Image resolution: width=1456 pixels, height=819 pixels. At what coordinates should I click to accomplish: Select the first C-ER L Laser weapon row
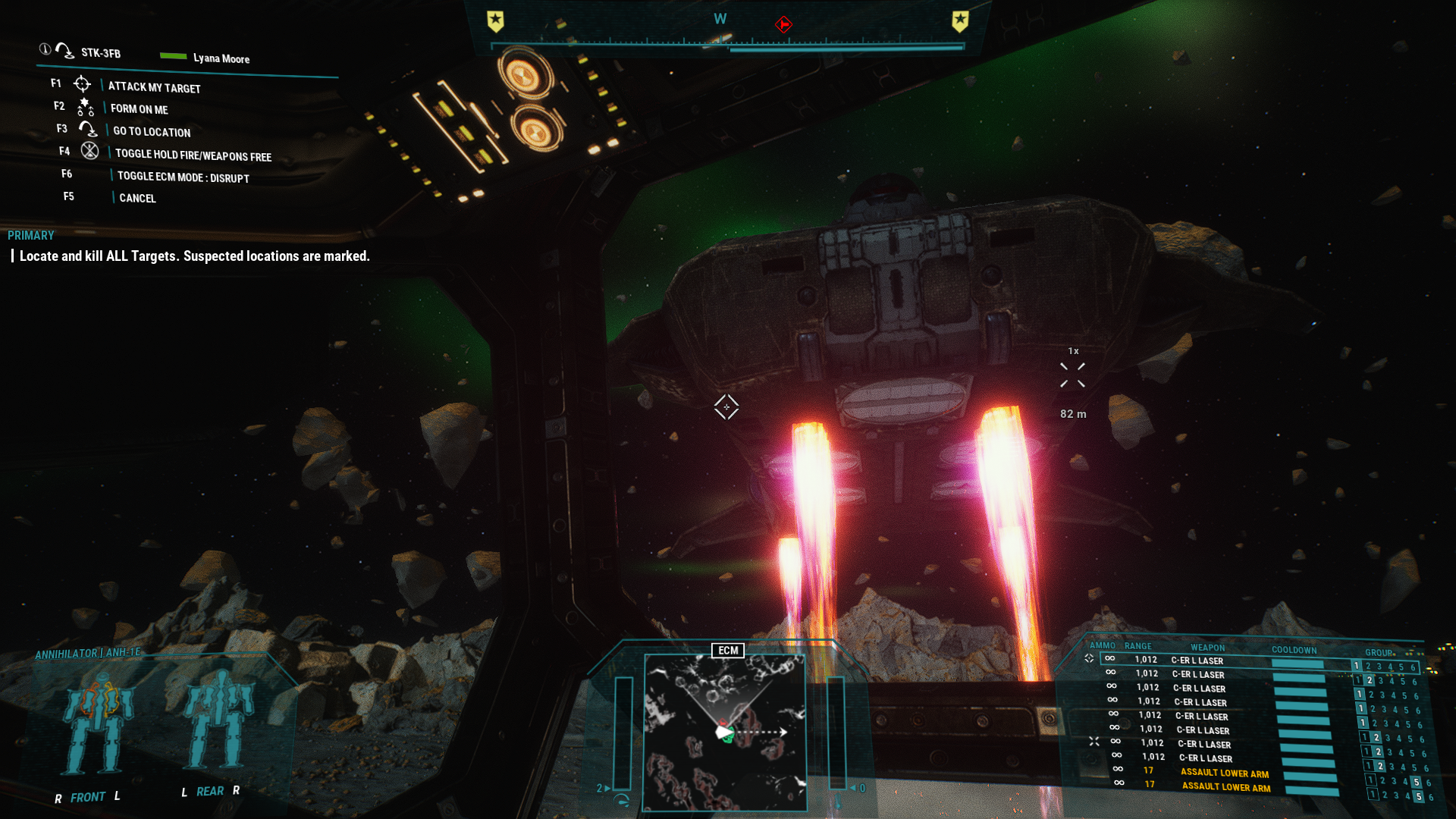pyautogui.click(x=1197, y=661)
